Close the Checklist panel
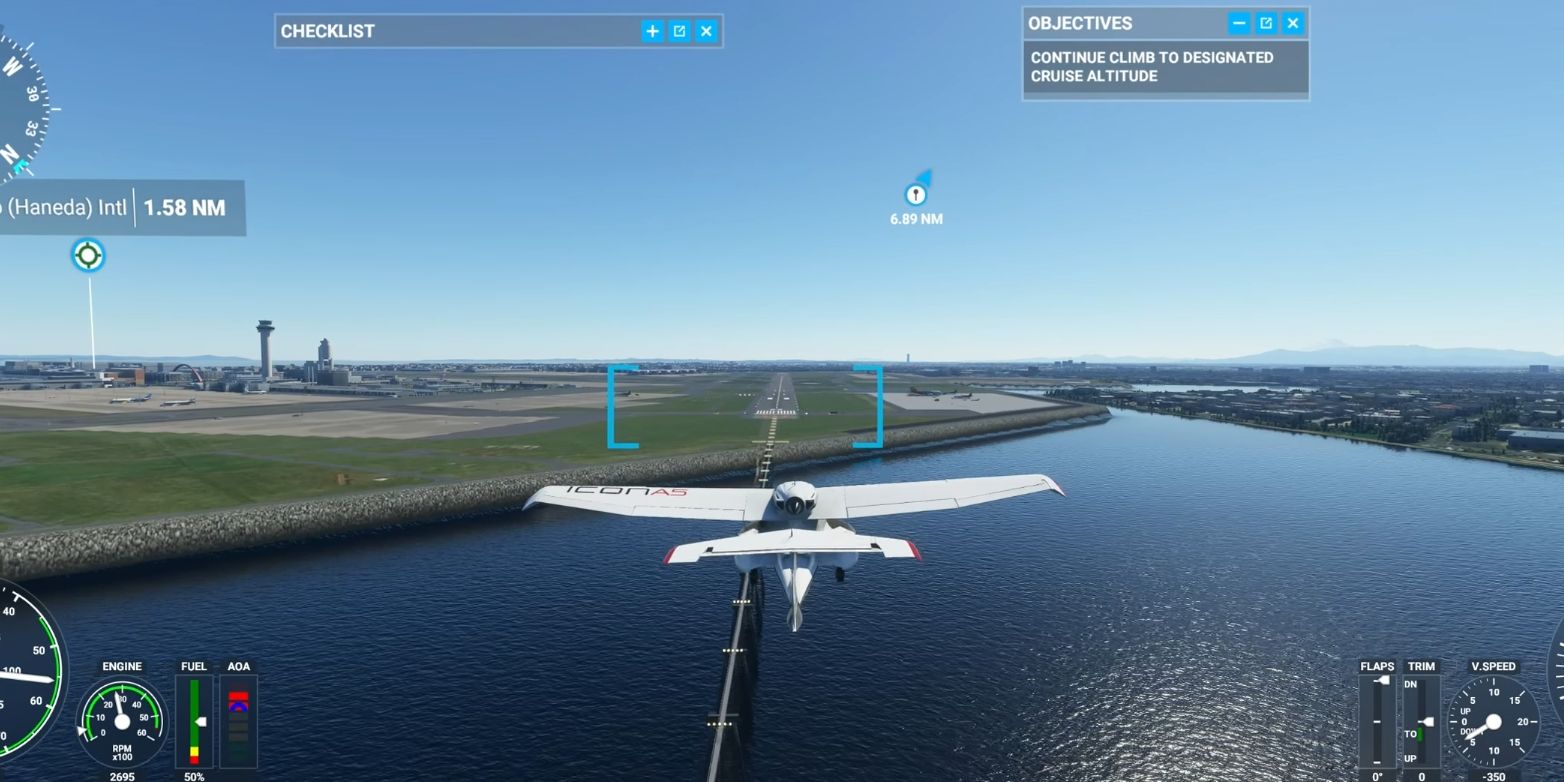The height and width of the screenshot is (782, 1564). (x=706, y=31)
